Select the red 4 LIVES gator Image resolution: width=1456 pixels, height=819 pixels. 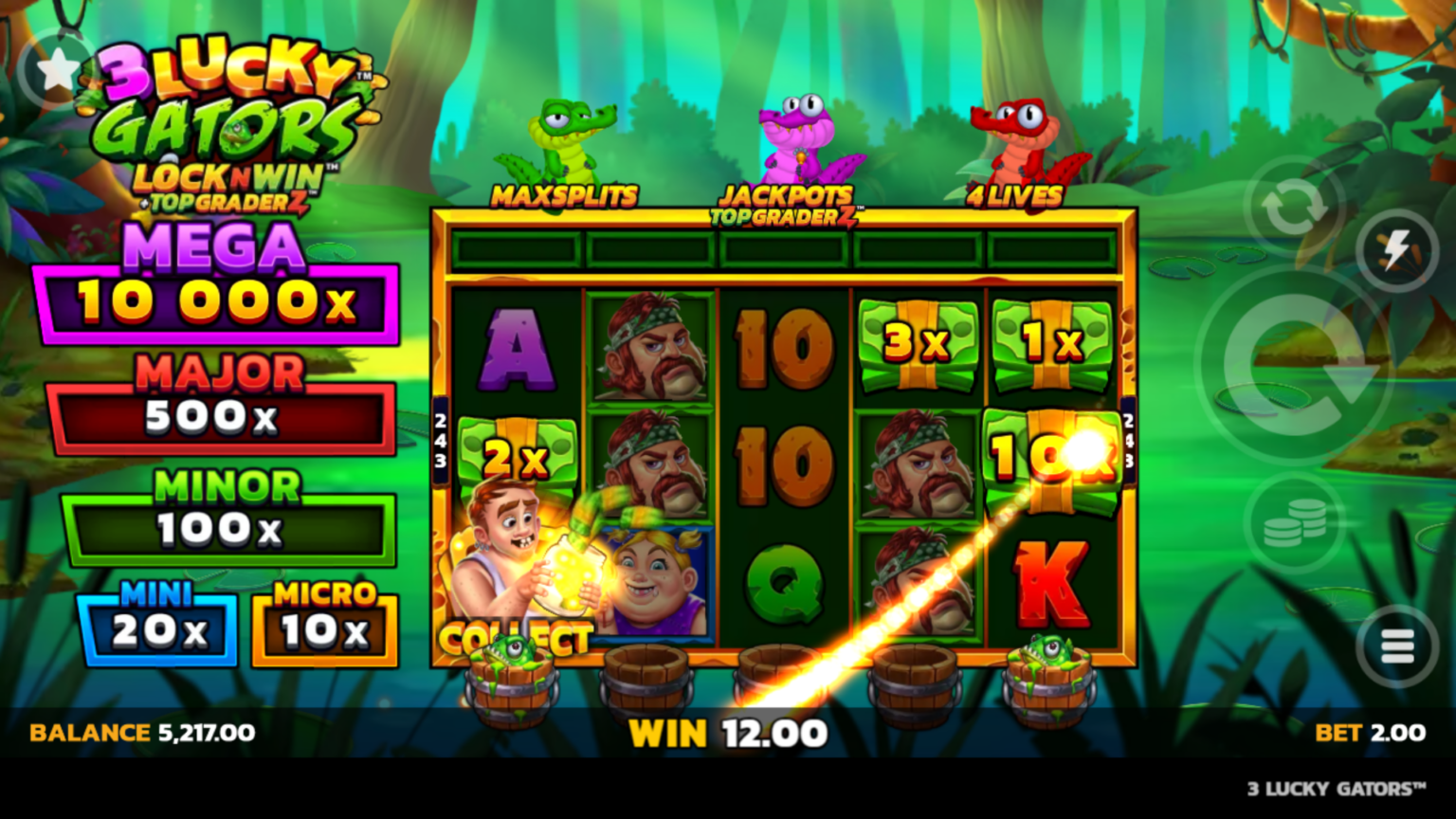[x=1019, y=133]
